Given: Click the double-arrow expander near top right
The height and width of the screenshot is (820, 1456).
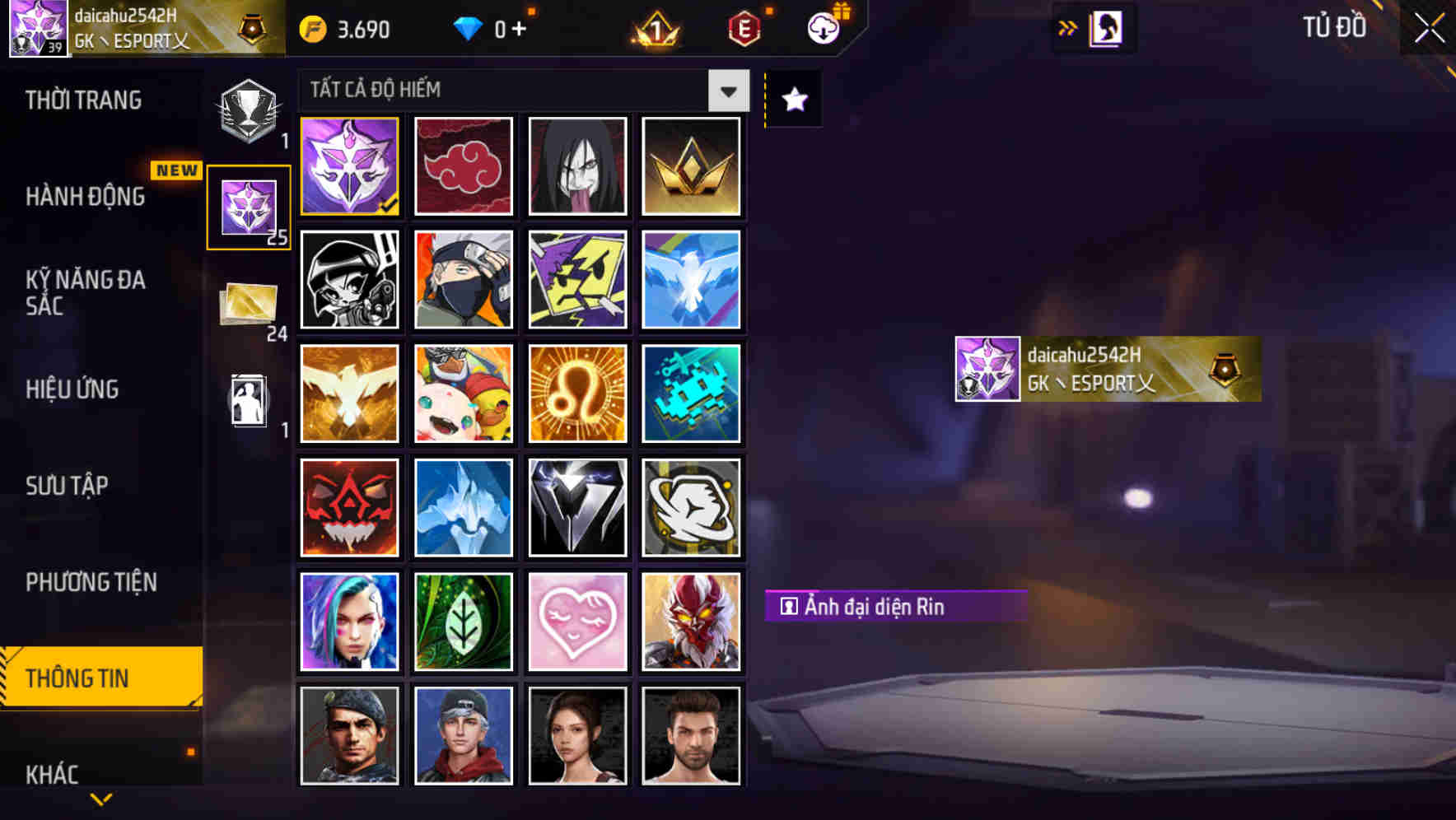Looking at the screenshot, I should [1066, 27].
